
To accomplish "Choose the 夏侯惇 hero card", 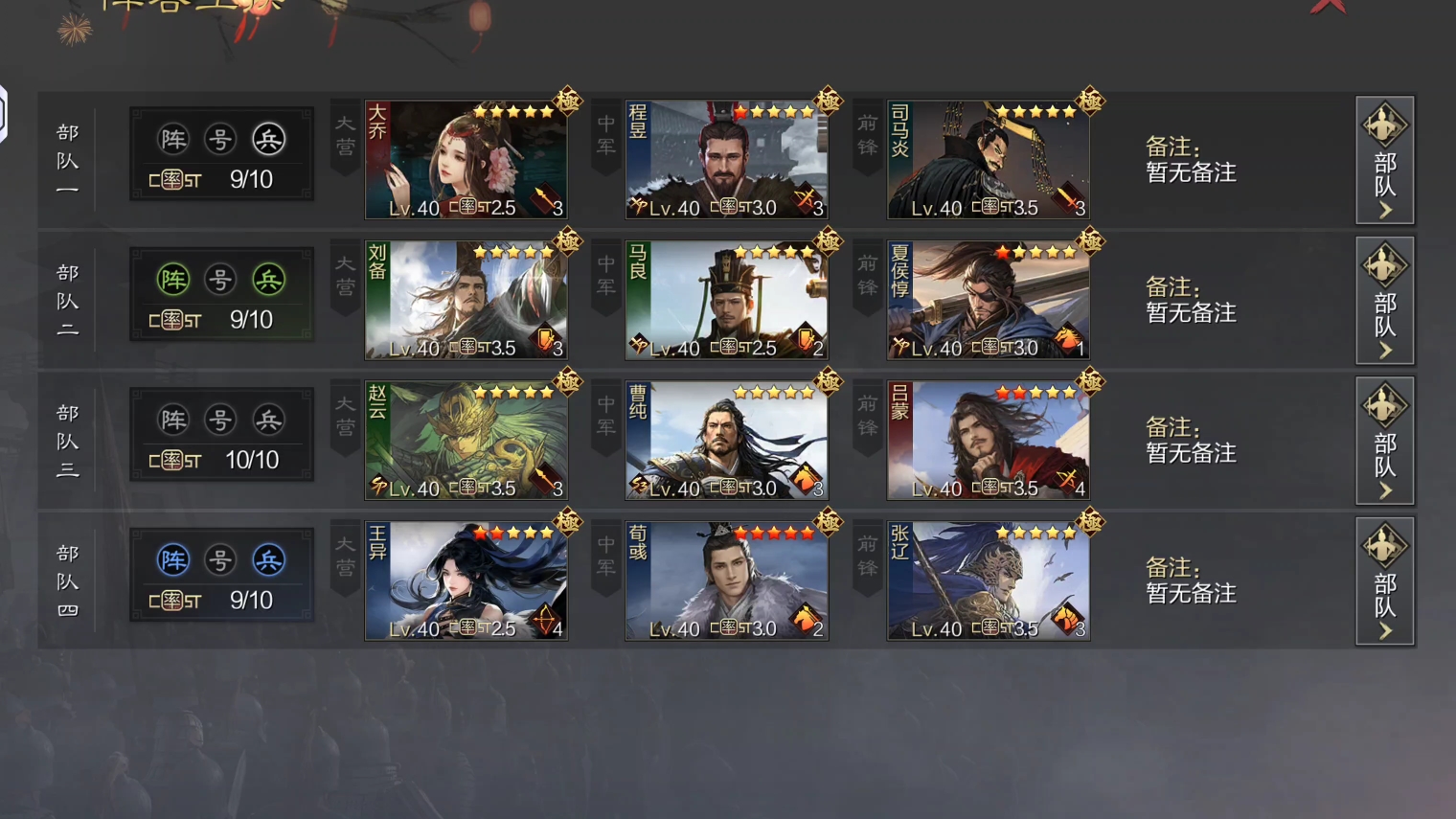I will pos(988,301).
